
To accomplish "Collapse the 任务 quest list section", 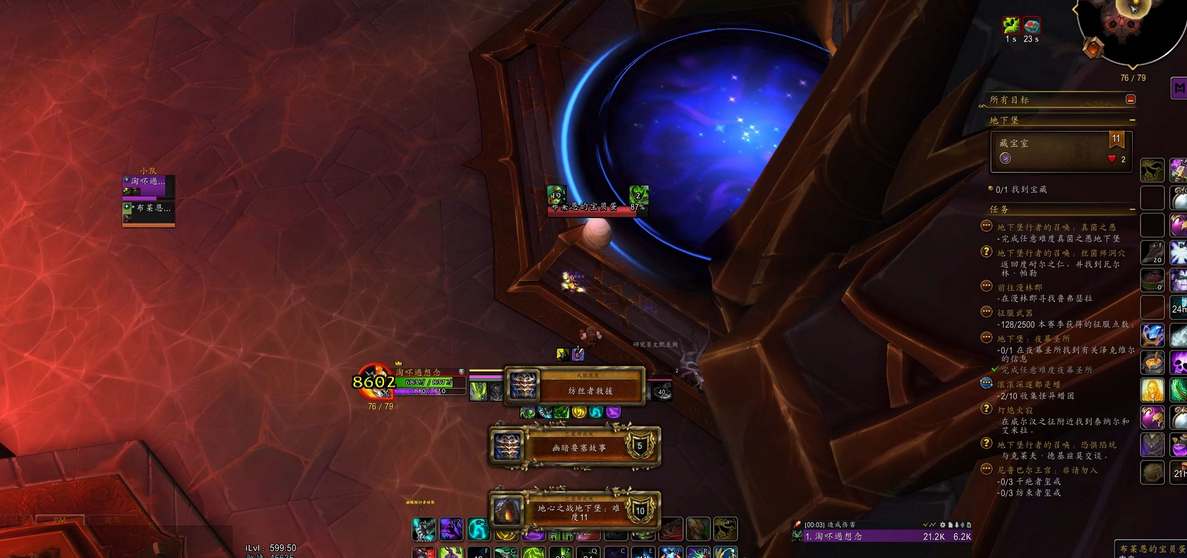I will 1130,209.
